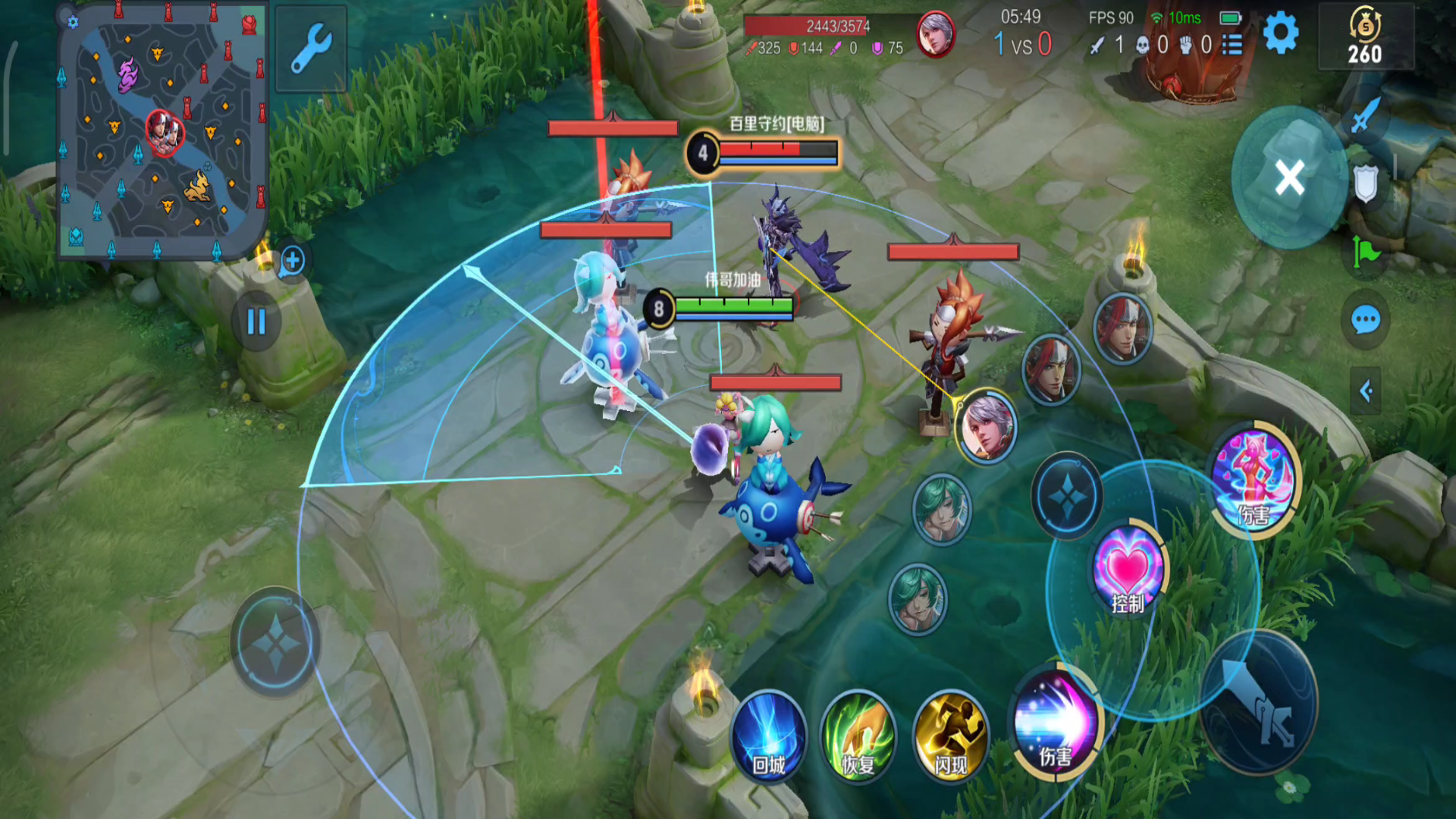Cancel skill cast with the X button
The image size is (1456, 819).
pos(1289,179)
